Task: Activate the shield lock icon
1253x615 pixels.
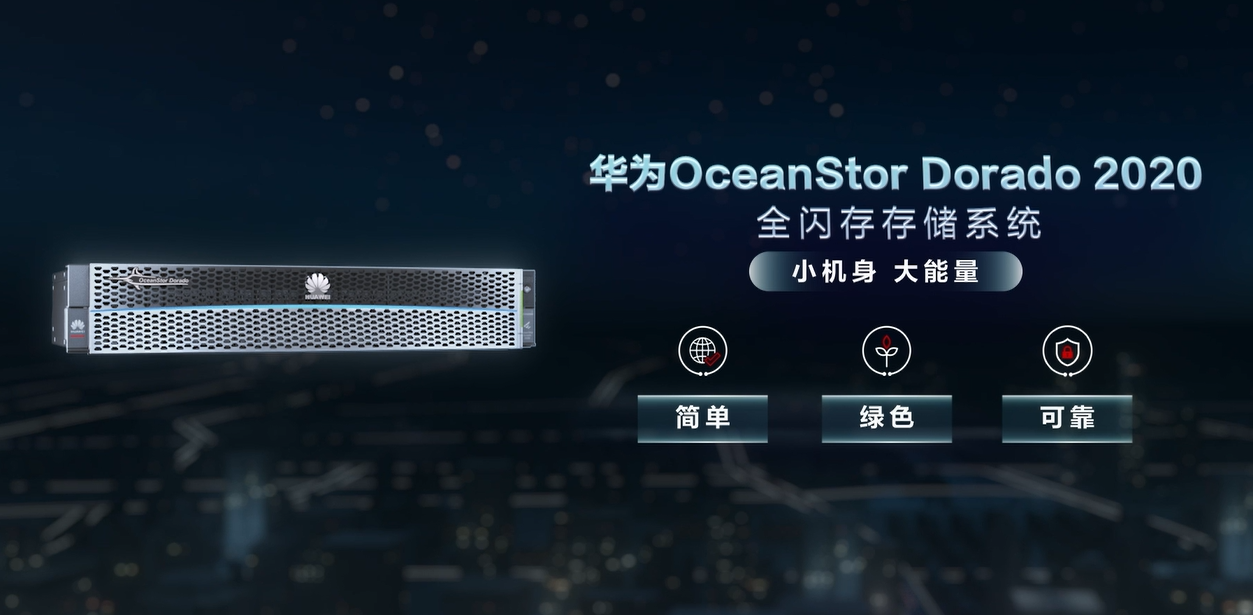Action: click(1067, 351)
